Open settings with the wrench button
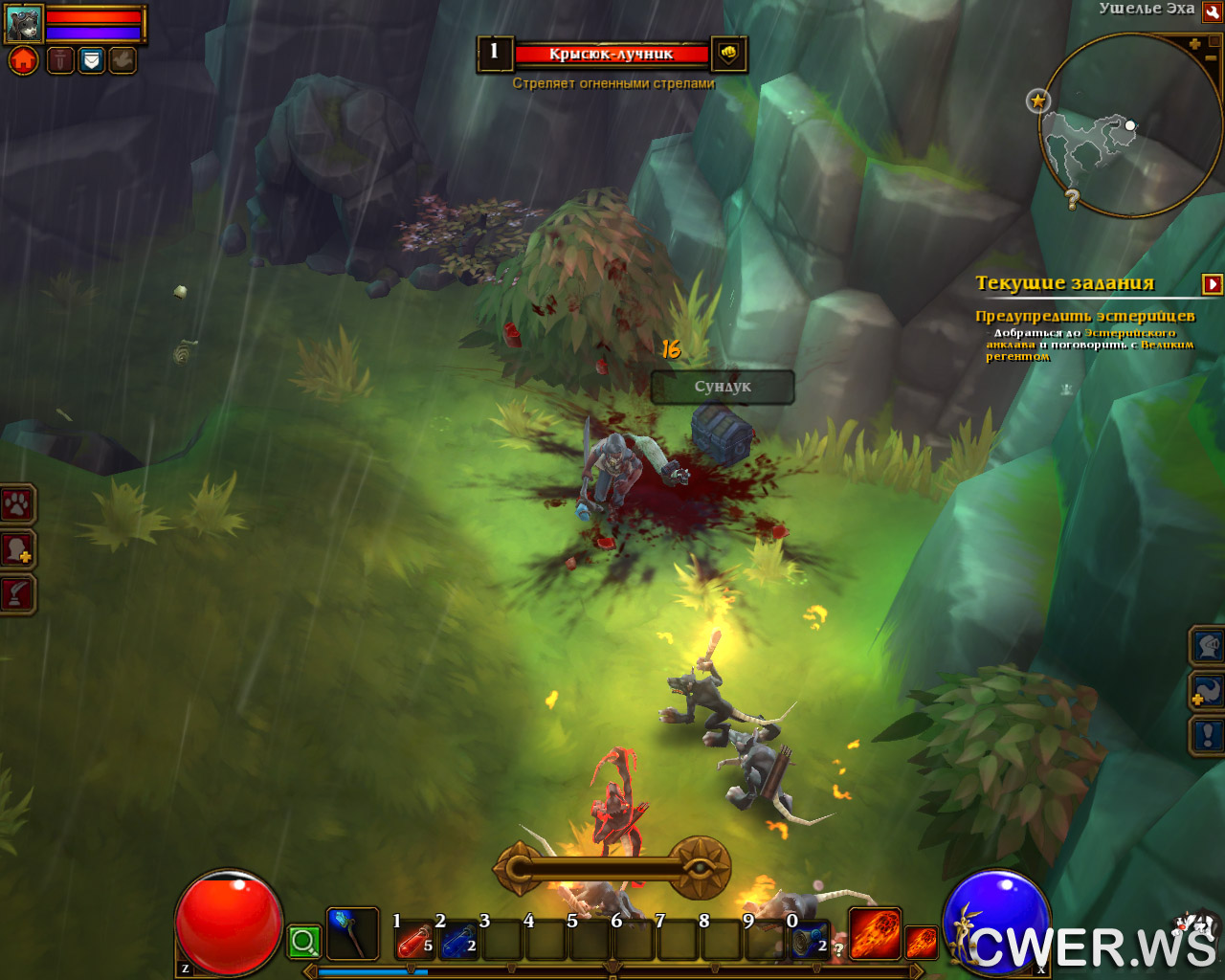The height and width of the screenshot is (980, 1225). click(x=1212, y=11)
